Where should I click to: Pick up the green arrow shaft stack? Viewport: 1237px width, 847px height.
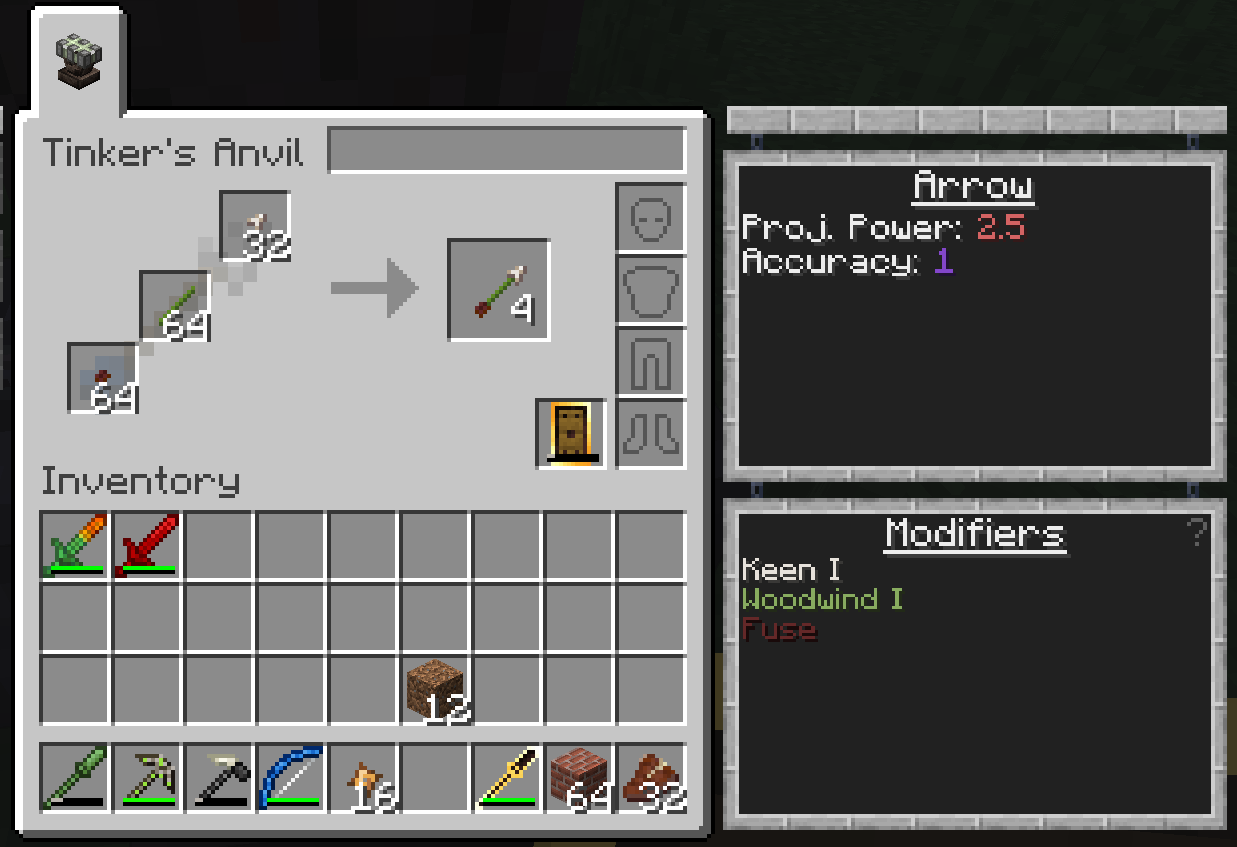point(174,305)
